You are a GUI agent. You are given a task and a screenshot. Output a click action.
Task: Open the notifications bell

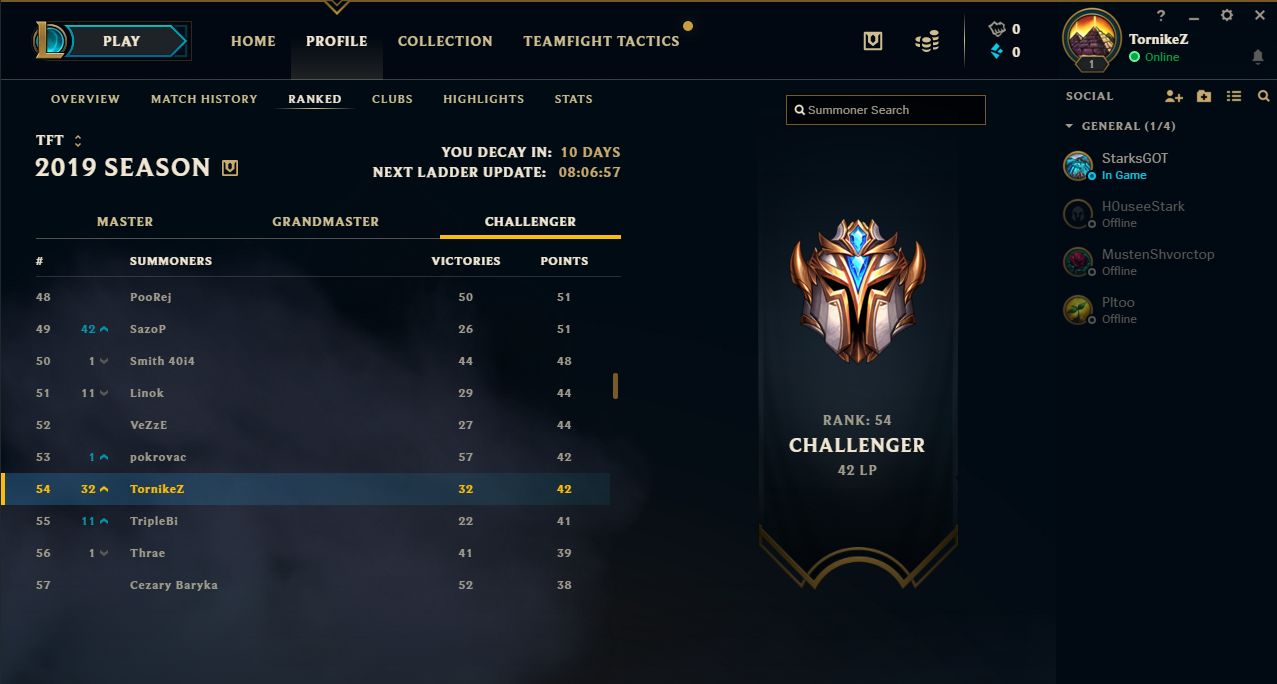click(1257, 57)
